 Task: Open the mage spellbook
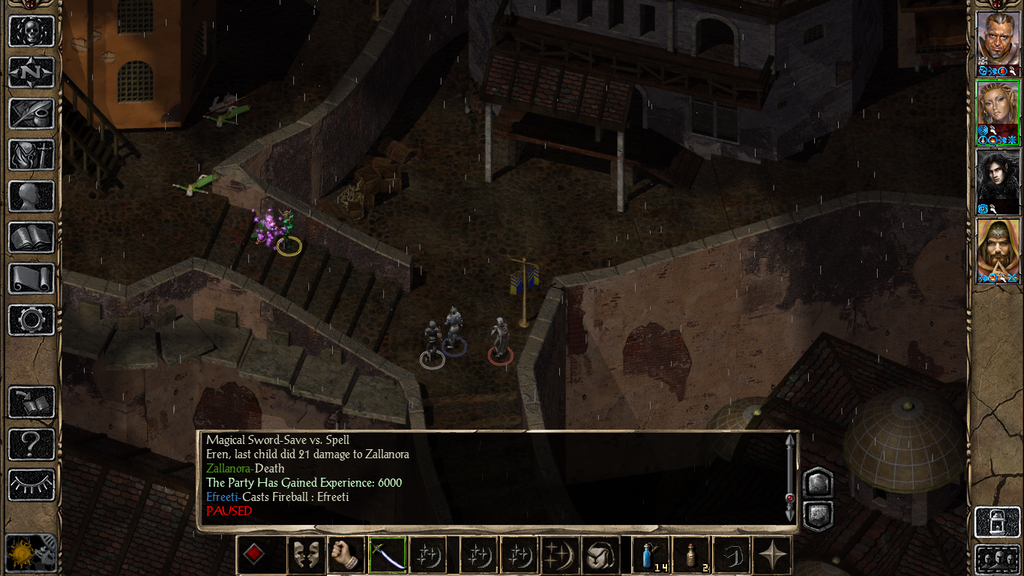tap(31, 237)
